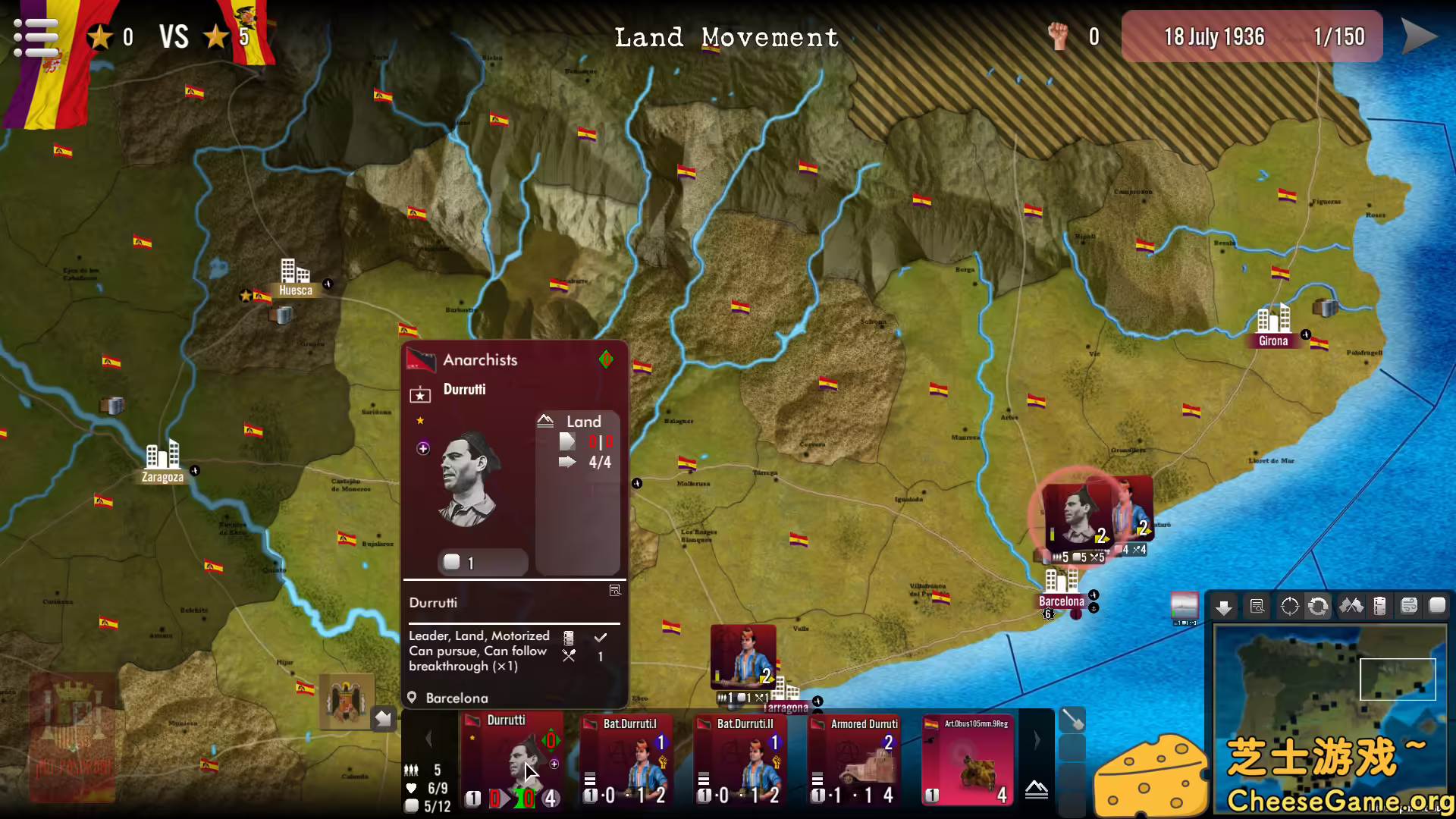1456x819 pixels.
Task: Click the viewport rectangle inside the minimap
Action: 1398,679
